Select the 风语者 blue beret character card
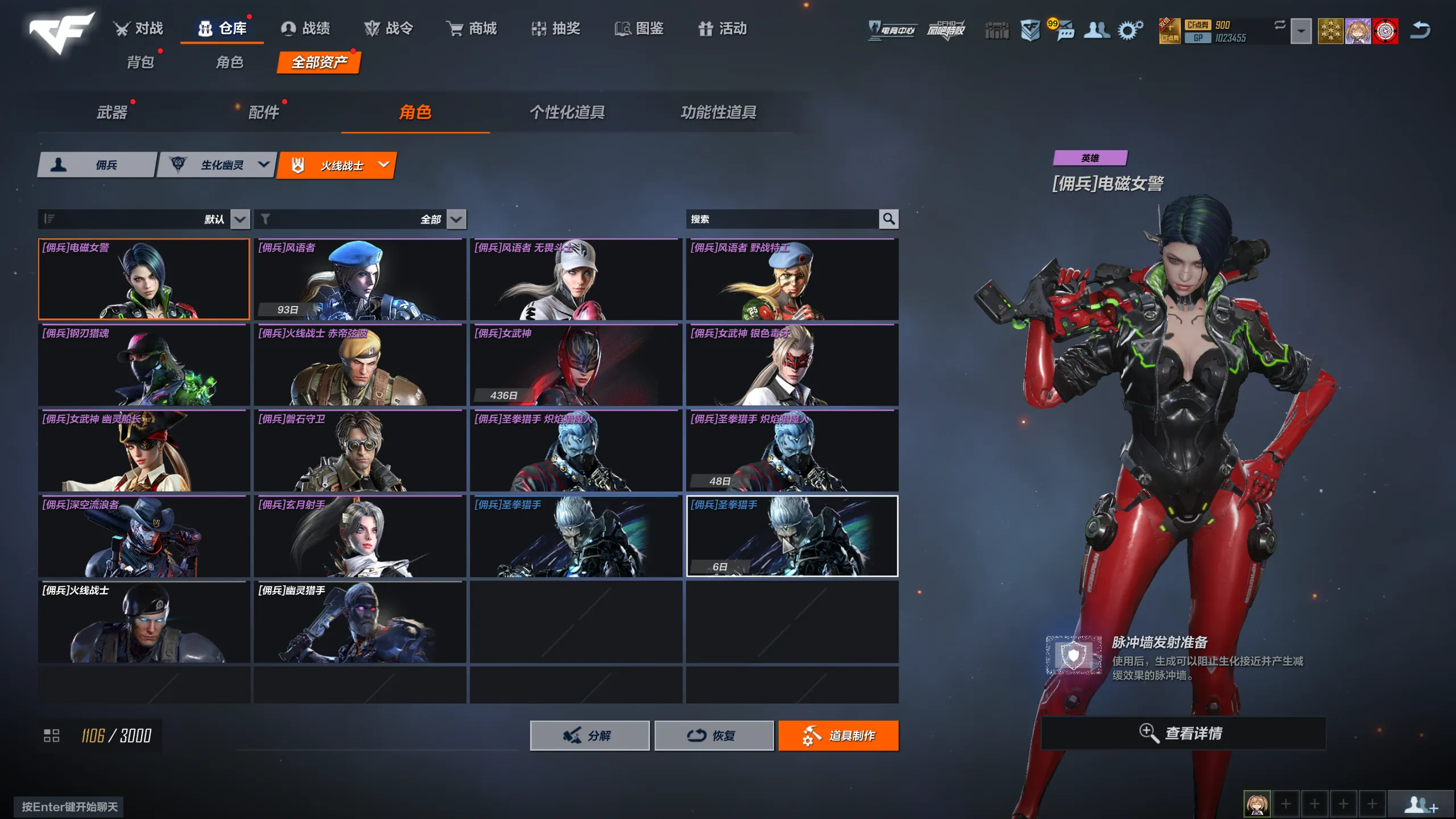 pyautogui.click(x=359, y=279)
